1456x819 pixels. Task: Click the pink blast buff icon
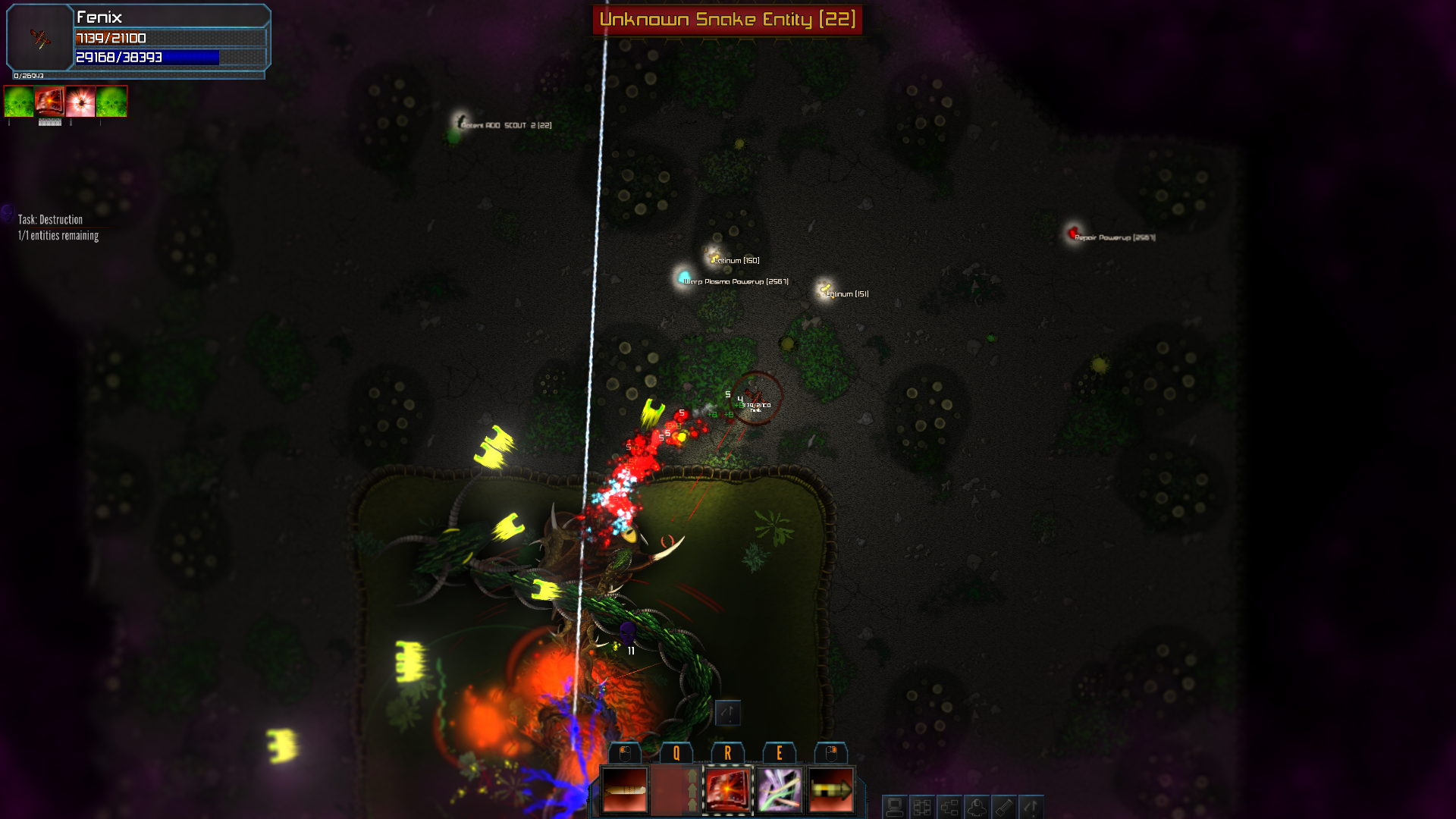pyautogui.click(x=79, y=101)
